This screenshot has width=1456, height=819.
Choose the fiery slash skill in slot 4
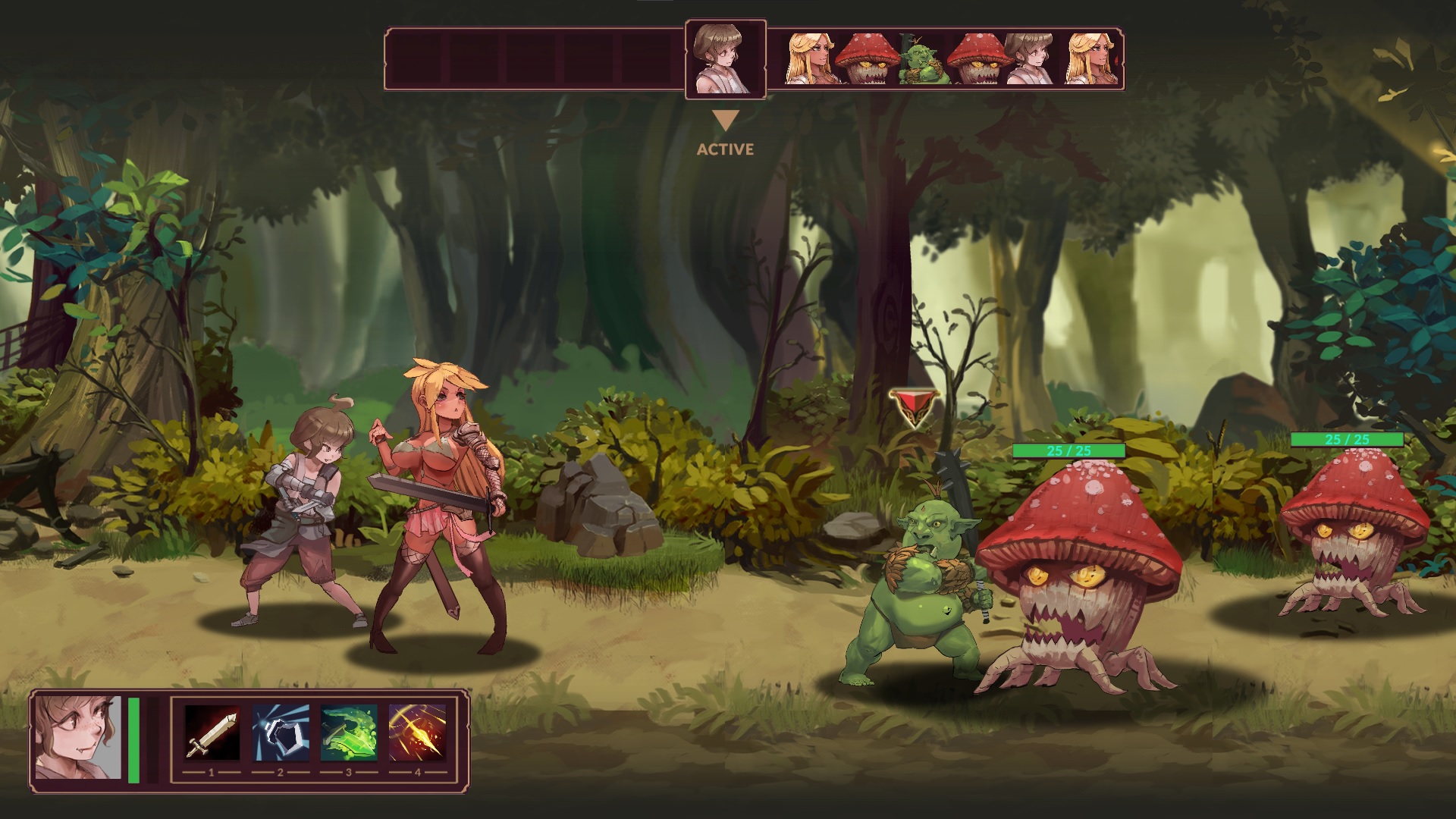pyautogui.click(x=417, y=733)
